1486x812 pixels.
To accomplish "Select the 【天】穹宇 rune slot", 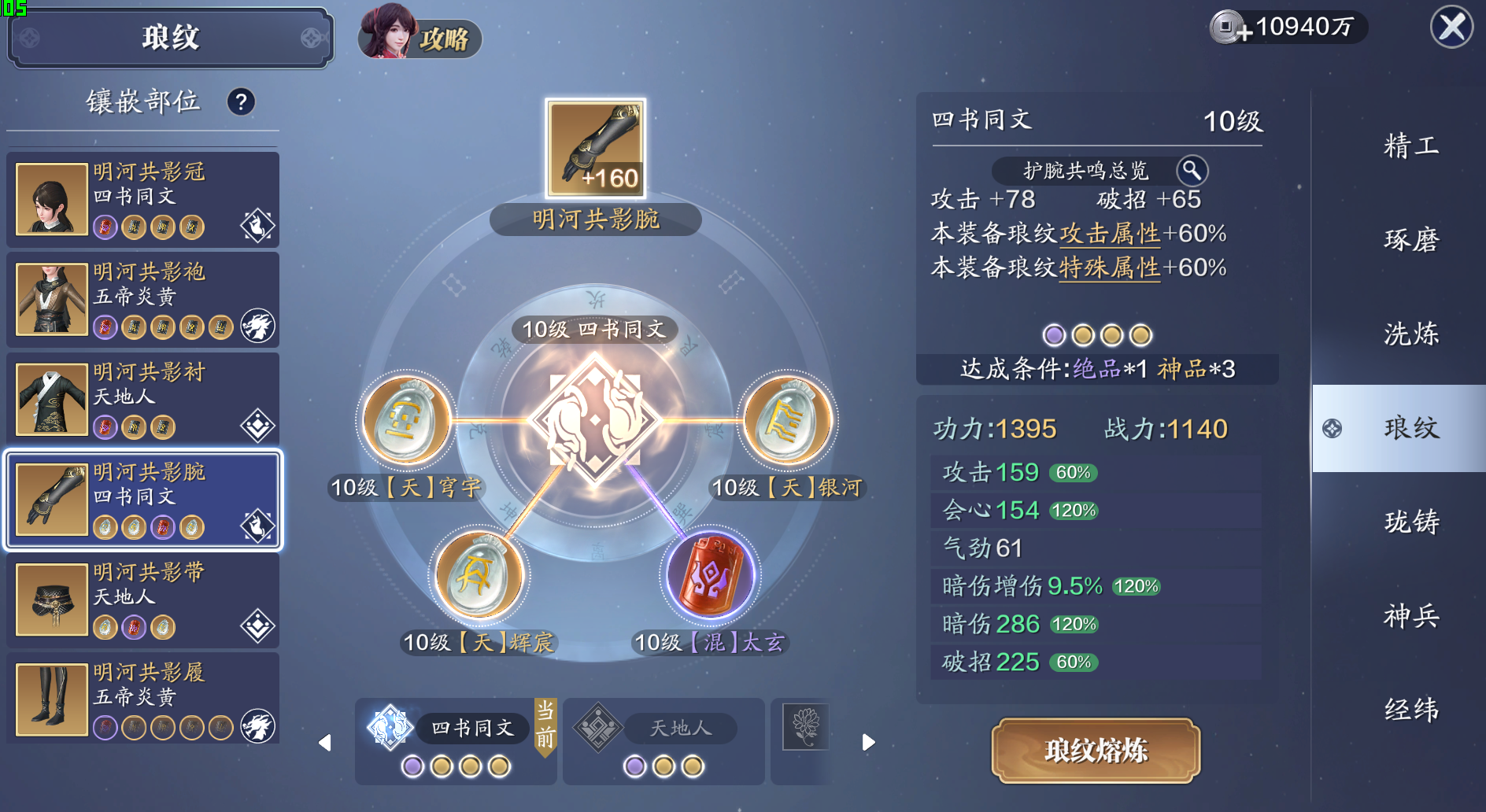I will click(x=406, y=420).
